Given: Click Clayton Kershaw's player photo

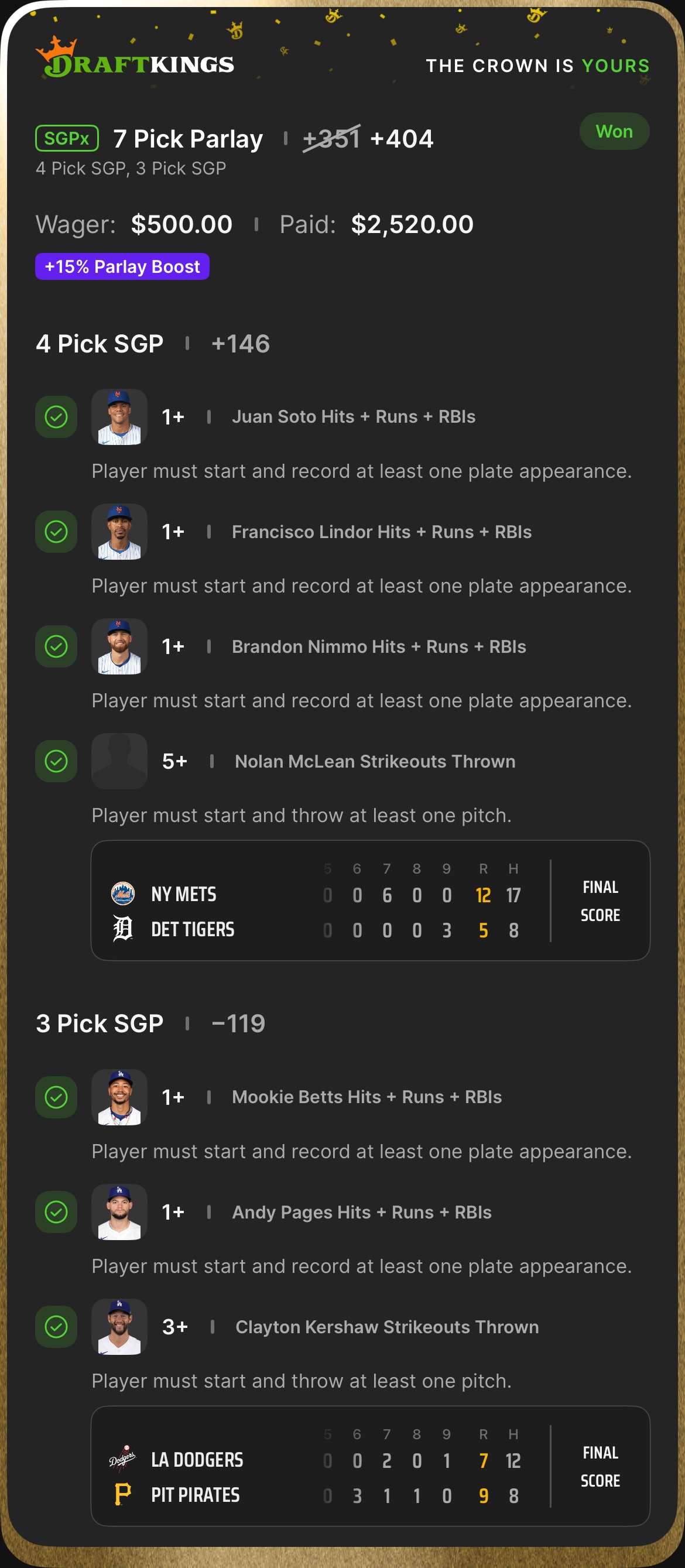Looking at the screenshot, I should [119, 1327].
